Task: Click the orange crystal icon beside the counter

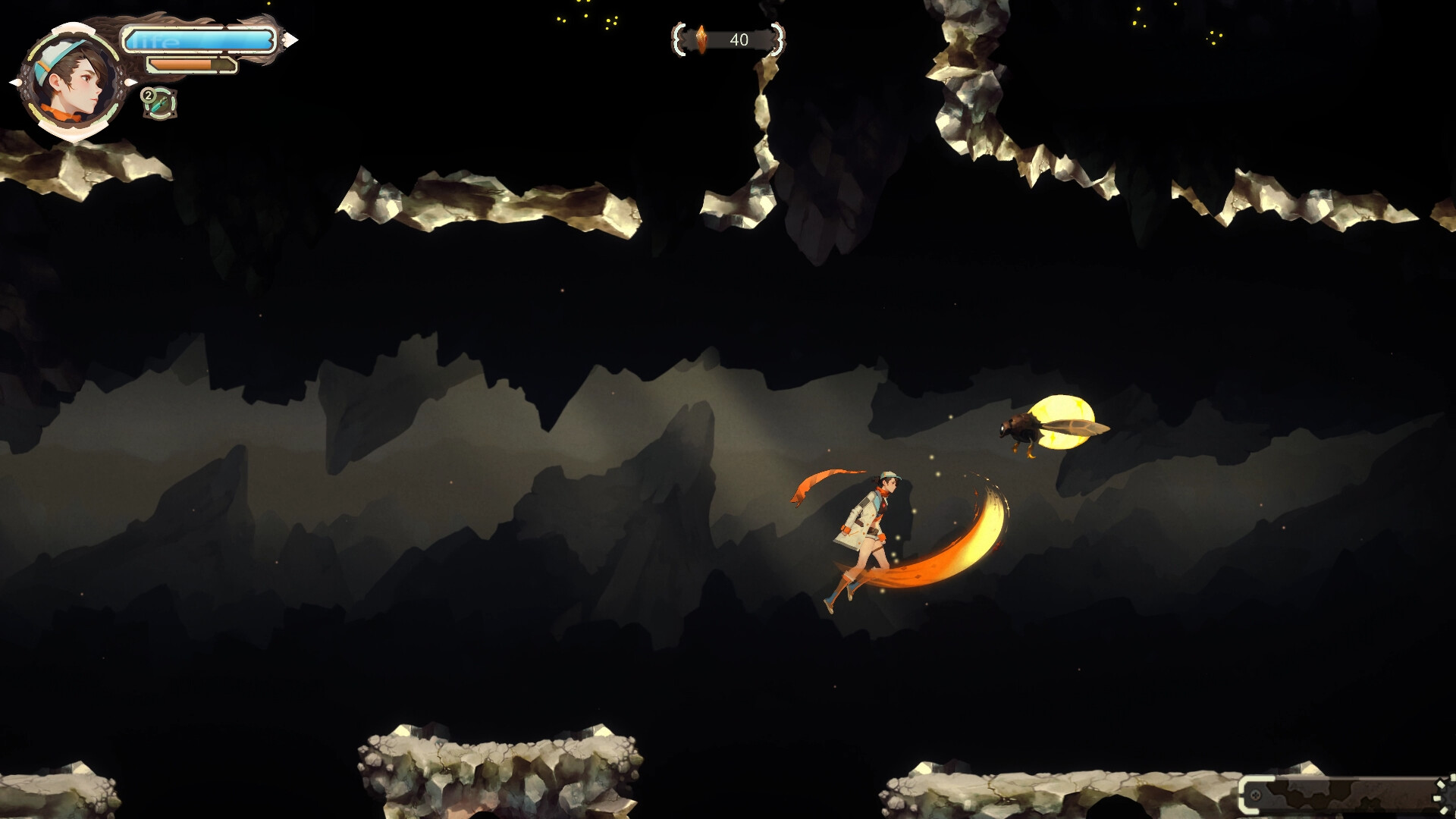Action: tap(701, 39)
